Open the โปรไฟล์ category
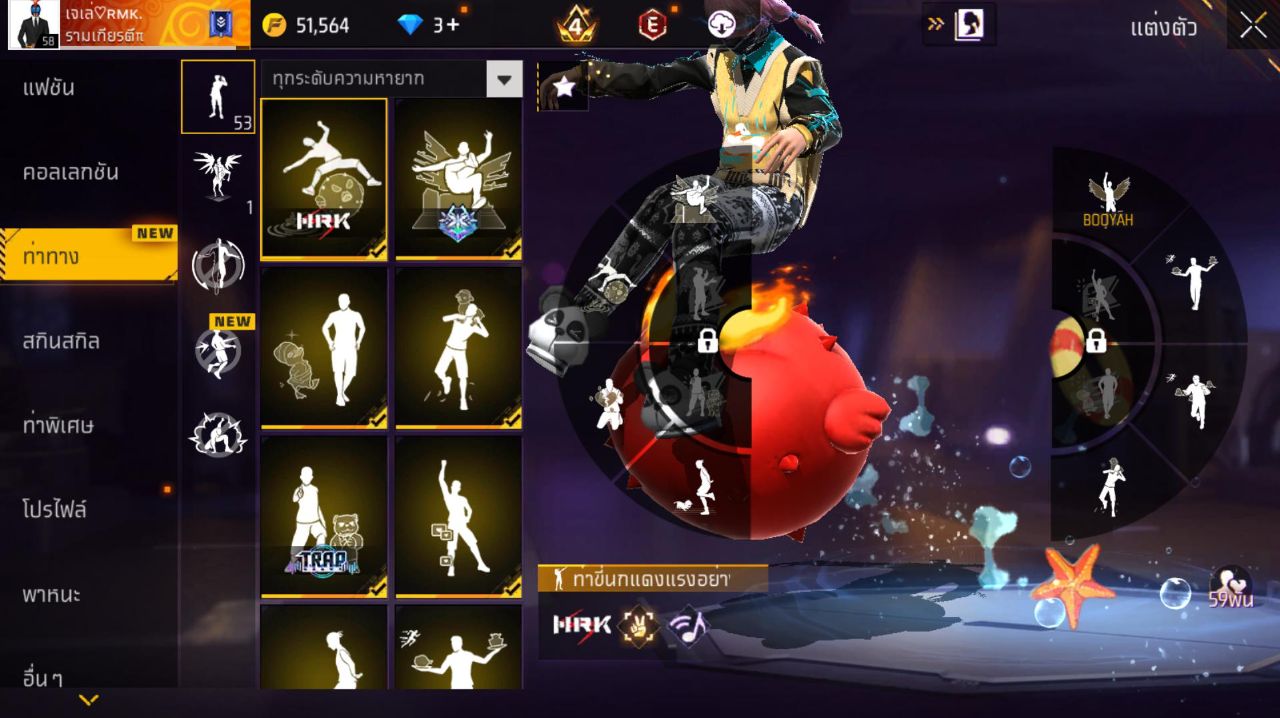The height and width of the screenshot is (718, 1280). click(55, 510)
